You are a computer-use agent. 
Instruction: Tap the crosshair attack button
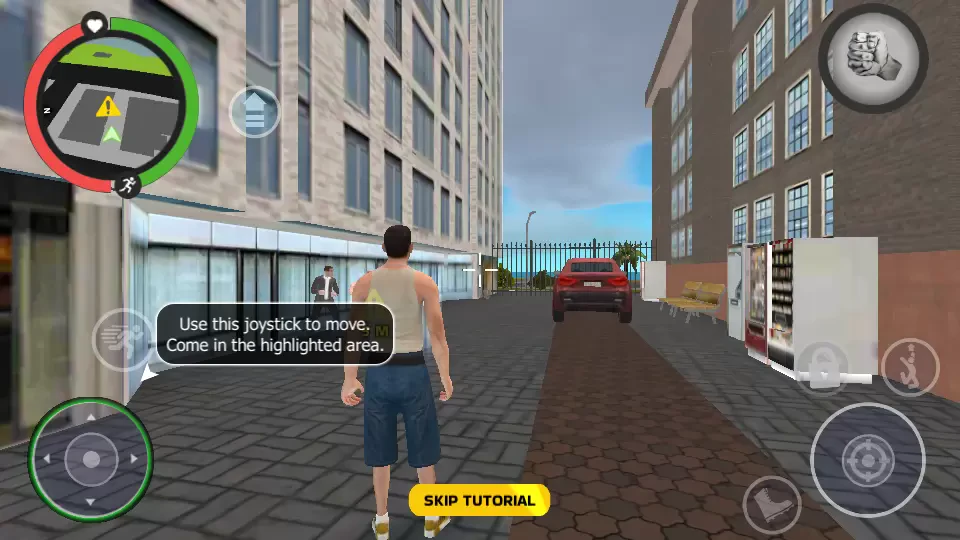coord(866,459)
